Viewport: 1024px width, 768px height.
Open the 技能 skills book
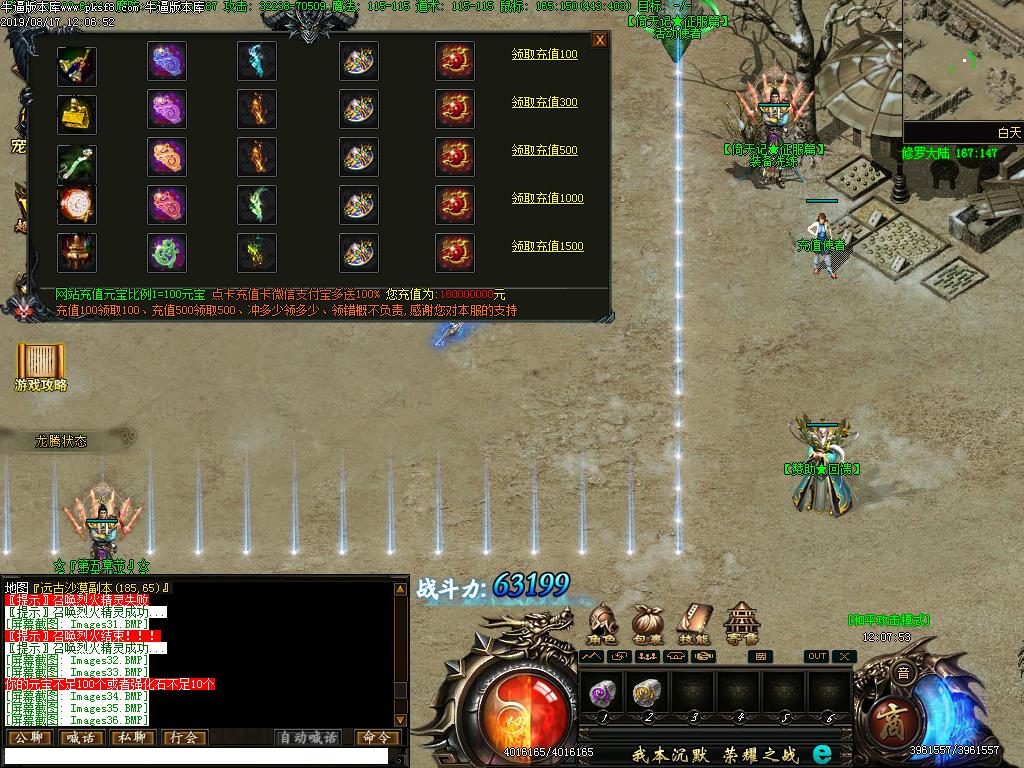pyautogui.click(x=693, y=624)
